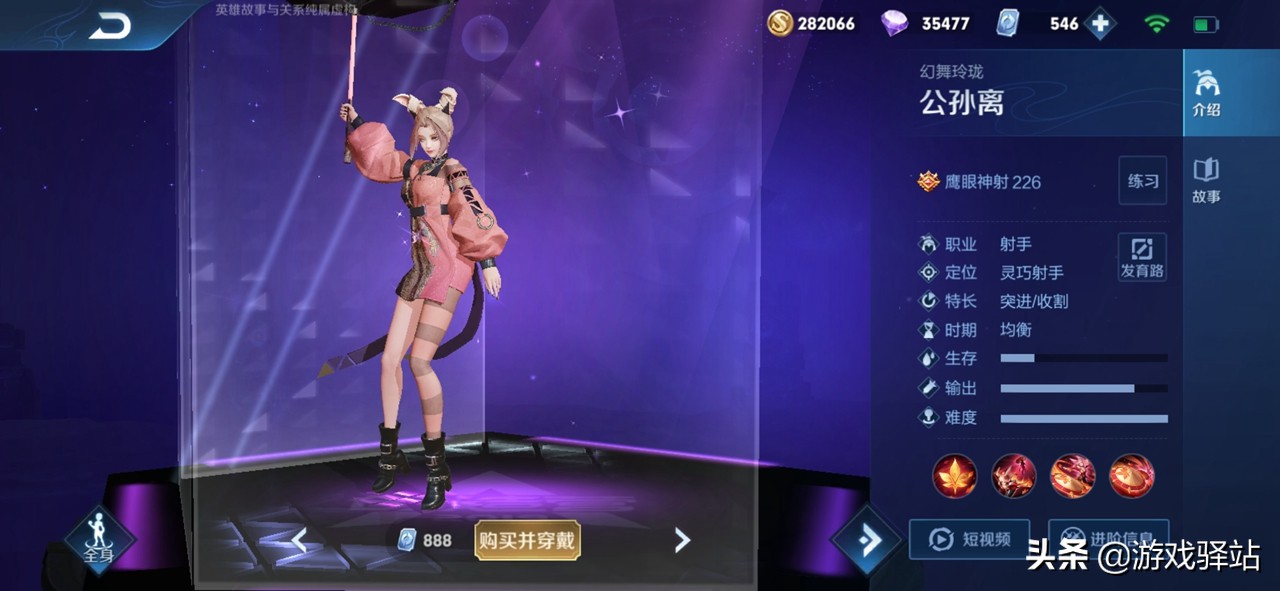Start 练习 practice mode

tap(1142, 181)
